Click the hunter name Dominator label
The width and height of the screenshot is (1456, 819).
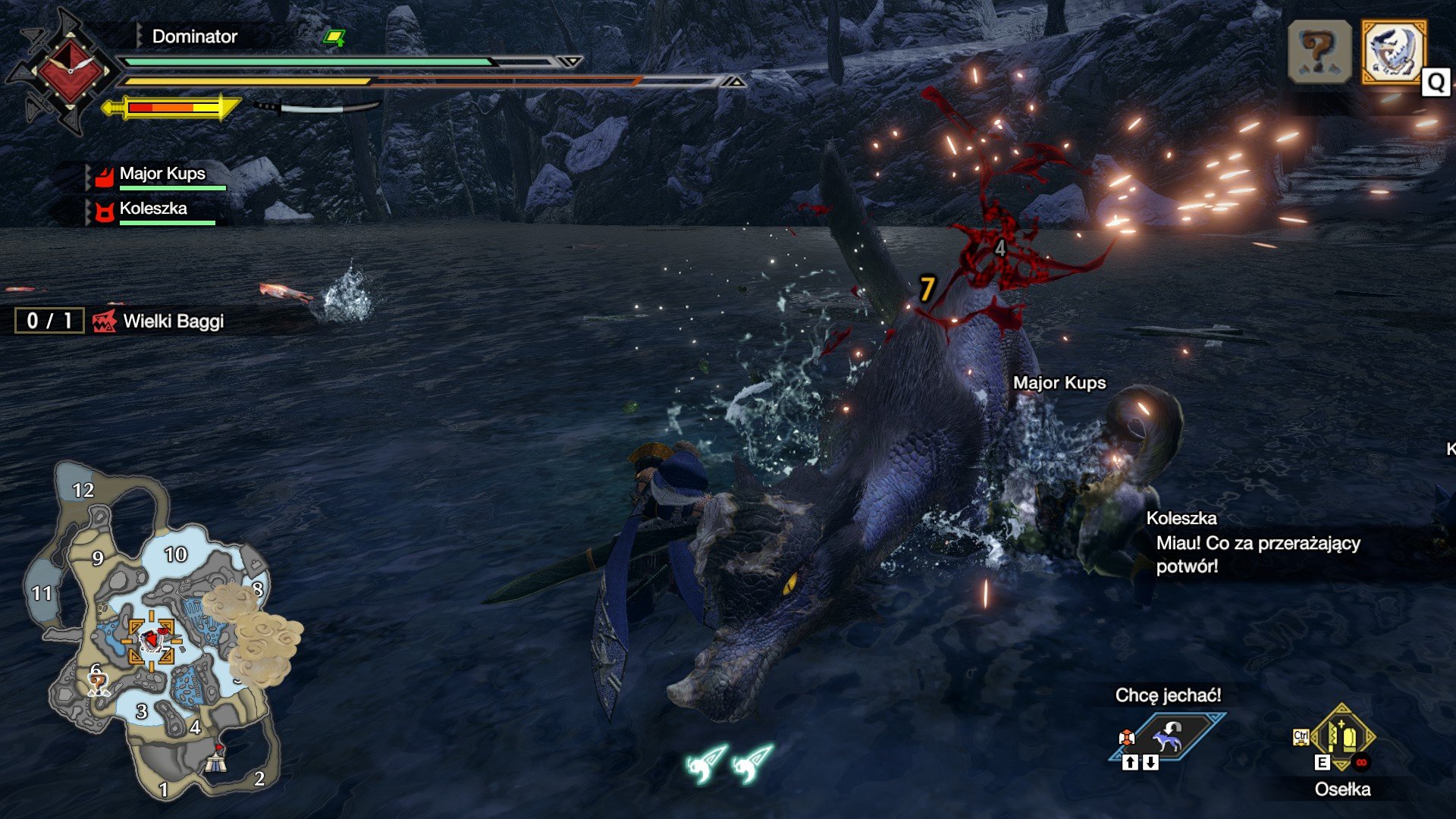point(193,36)
